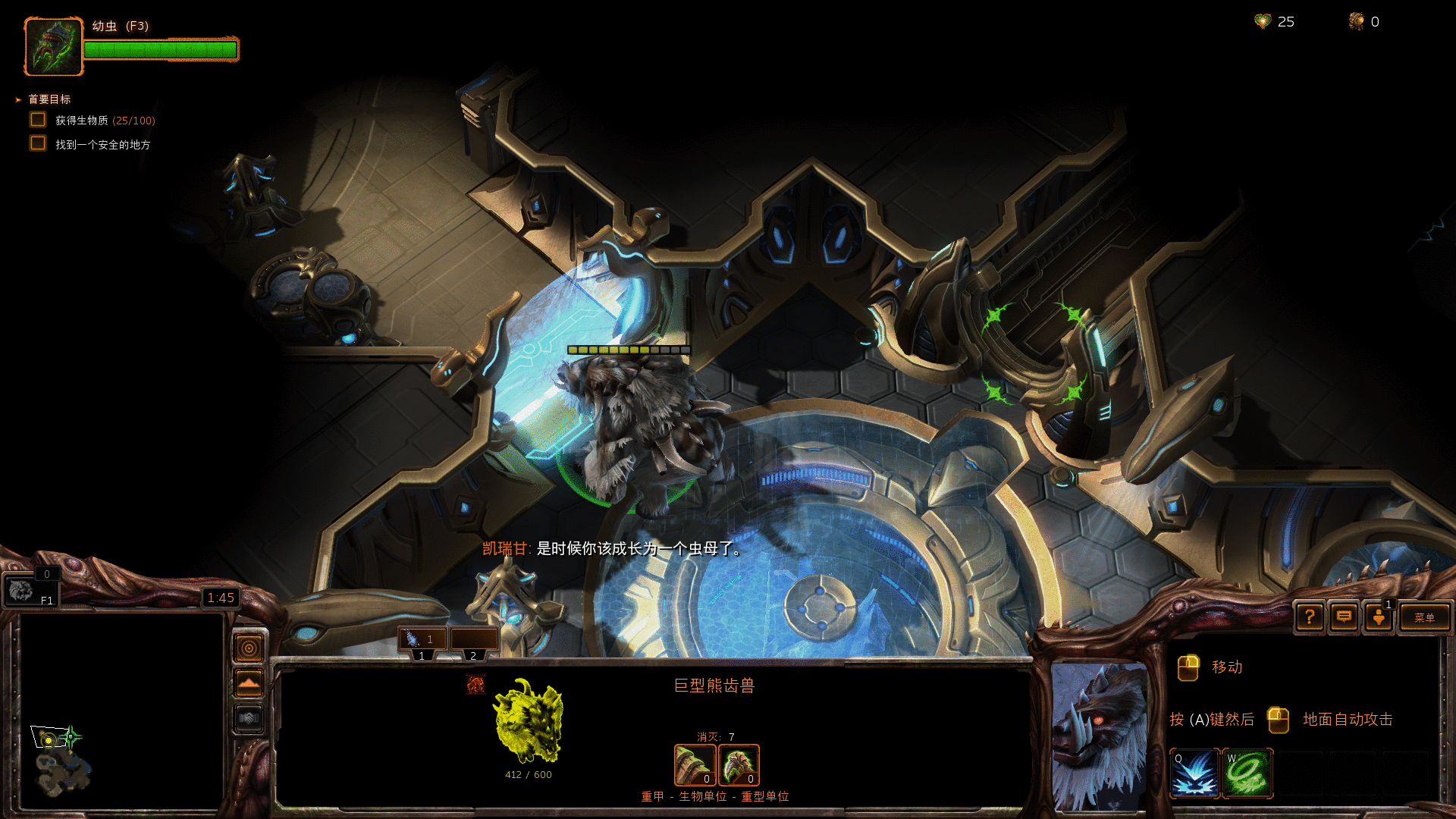1456x819 pixels.
Task: Select control group 1 tab
Action: click(x=422, y=639)
